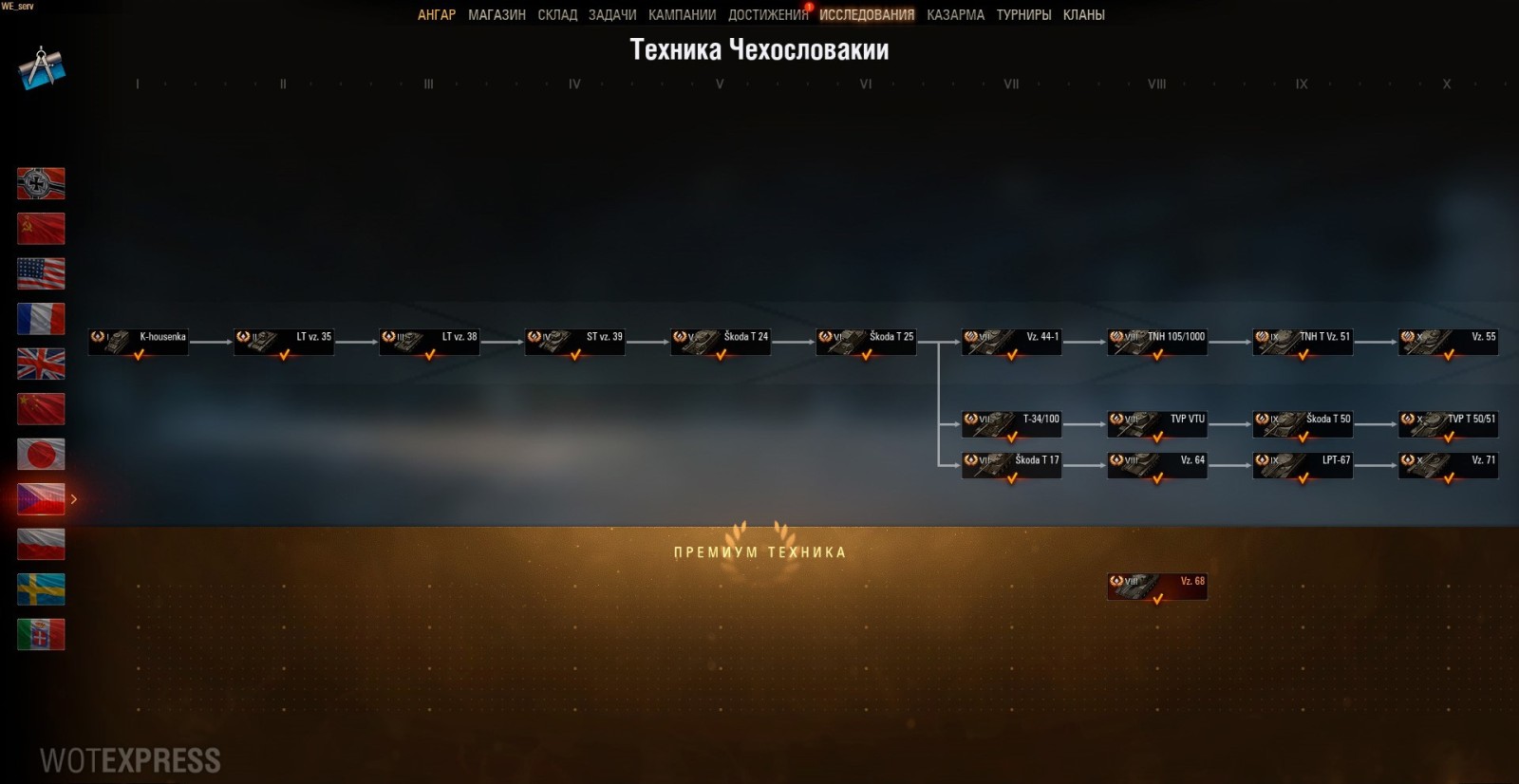Select the premium Vz. 68 tank
Image resolution: width=1519 pixels, height=784 pixels.
click(x=1156, y=586)
